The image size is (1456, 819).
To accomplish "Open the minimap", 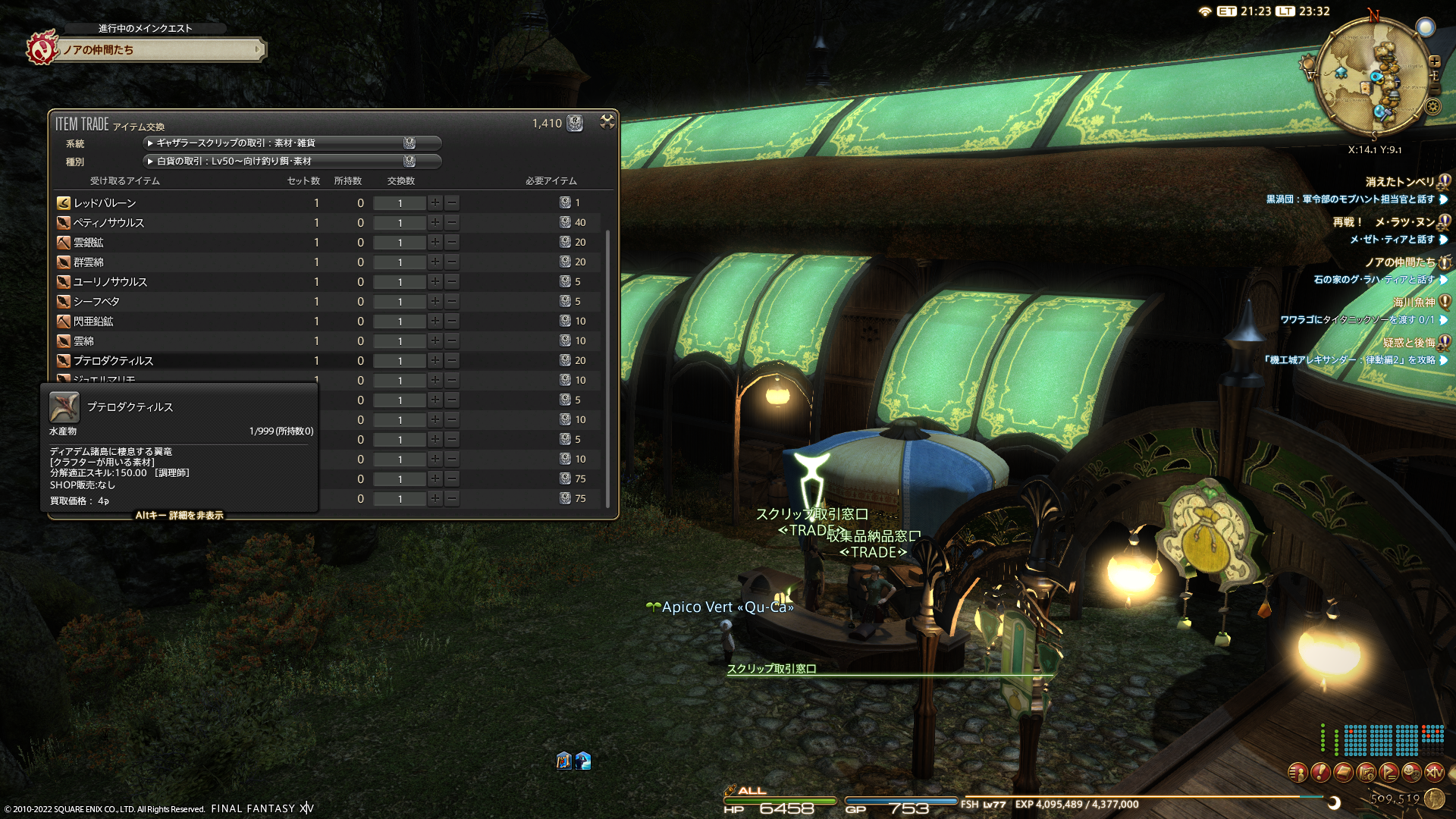I will pyautogui.click(x=1373, y=76).
